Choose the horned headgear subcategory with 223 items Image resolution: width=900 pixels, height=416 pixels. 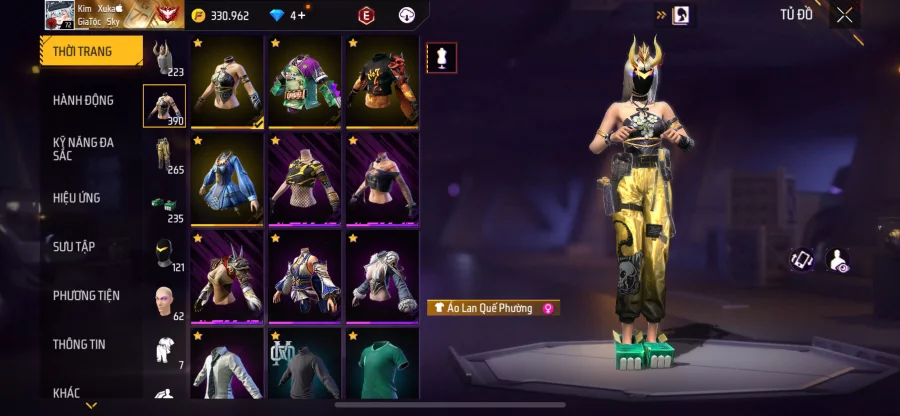pos(164,58)
